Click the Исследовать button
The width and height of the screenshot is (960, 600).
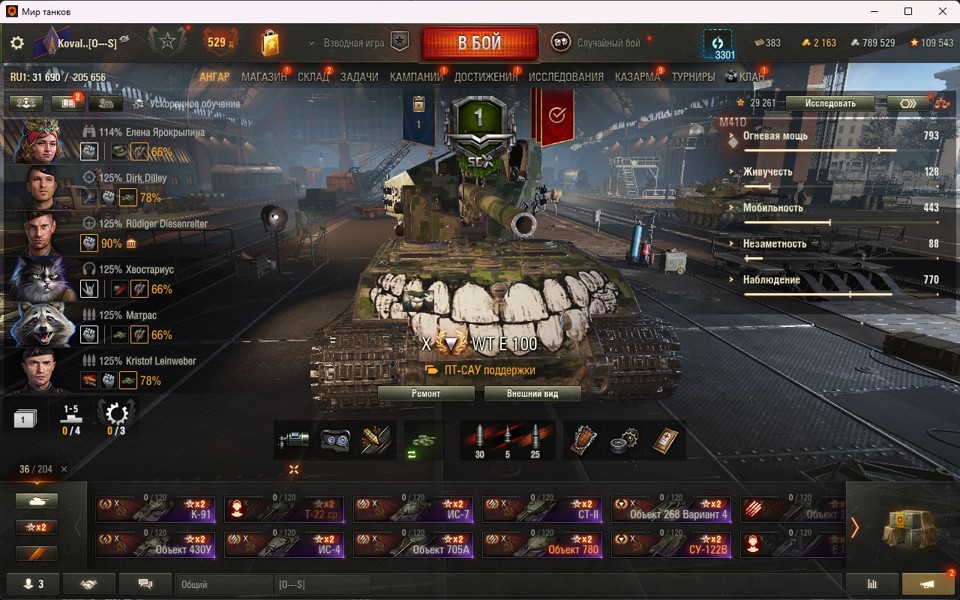(830, 103)
